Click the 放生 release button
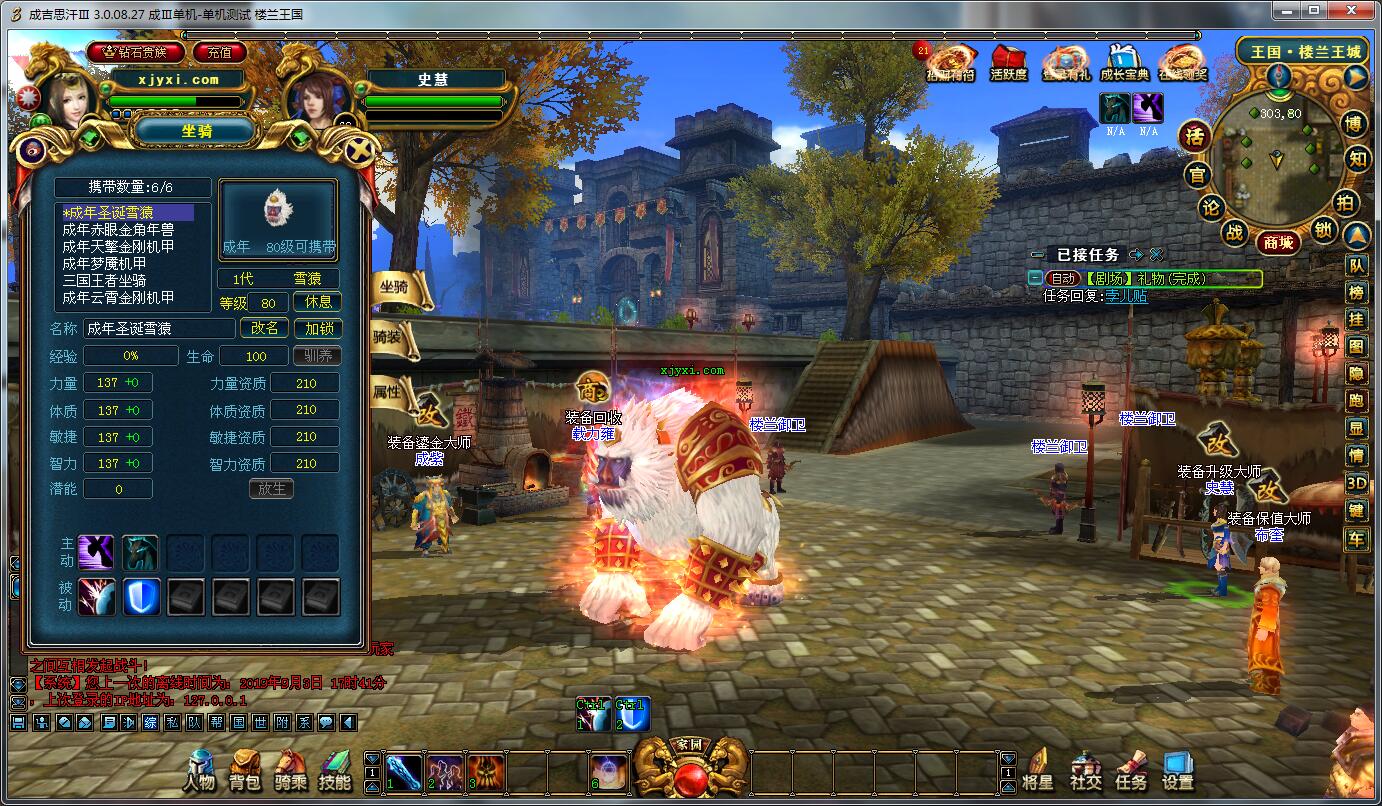The image size is (1382, 806). [271, 489]
